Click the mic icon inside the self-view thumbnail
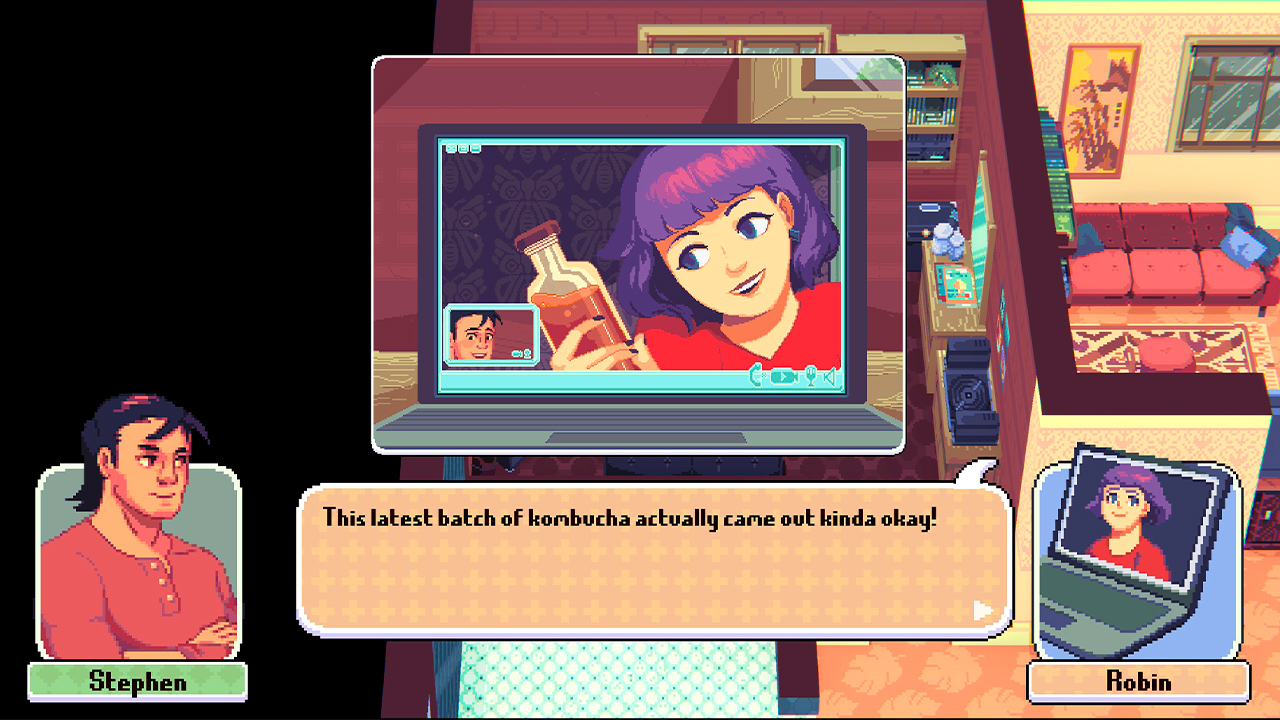The height and width of the screenshot is (720, 1280). (527, 353)
